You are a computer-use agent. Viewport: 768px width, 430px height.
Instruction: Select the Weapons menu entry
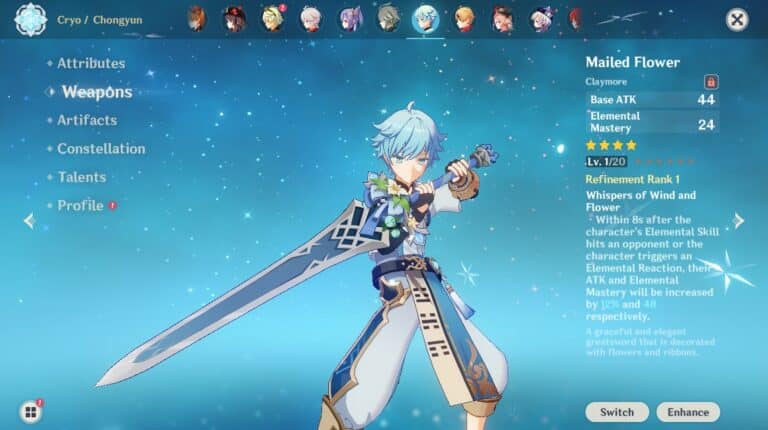point(96,92)
